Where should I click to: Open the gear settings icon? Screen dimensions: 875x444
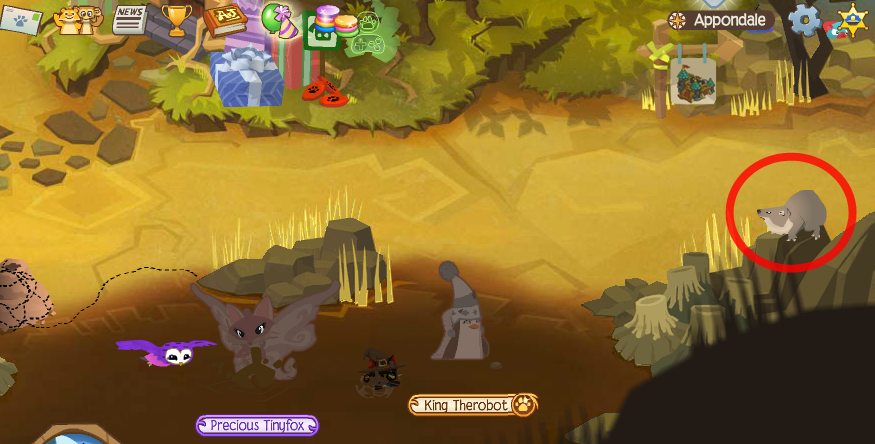pyautogui.click(x=804, y=19)
